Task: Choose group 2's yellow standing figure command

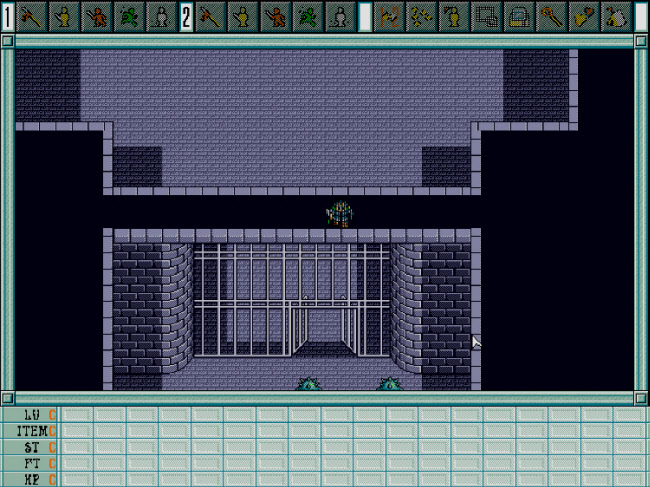Action: pyautogui.click(x=242, y=16)
